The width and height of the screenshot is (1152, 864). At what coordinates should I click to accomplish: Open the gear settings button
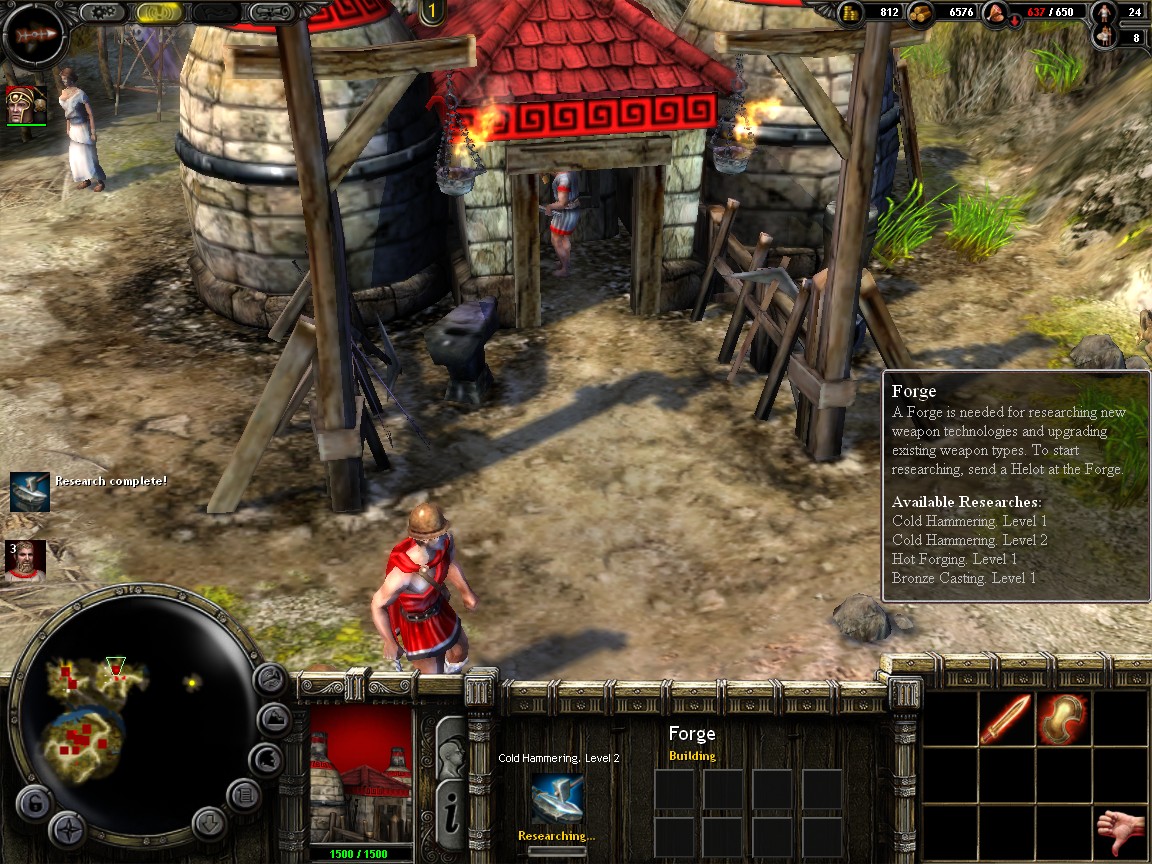coord(102,12)
